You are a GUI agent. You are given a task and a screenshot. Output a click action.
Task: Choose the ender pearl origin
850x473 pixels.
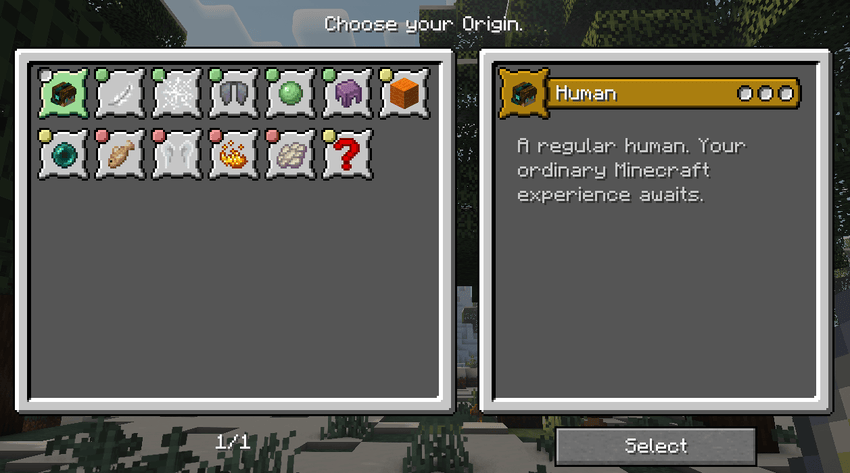pos(64,155)
